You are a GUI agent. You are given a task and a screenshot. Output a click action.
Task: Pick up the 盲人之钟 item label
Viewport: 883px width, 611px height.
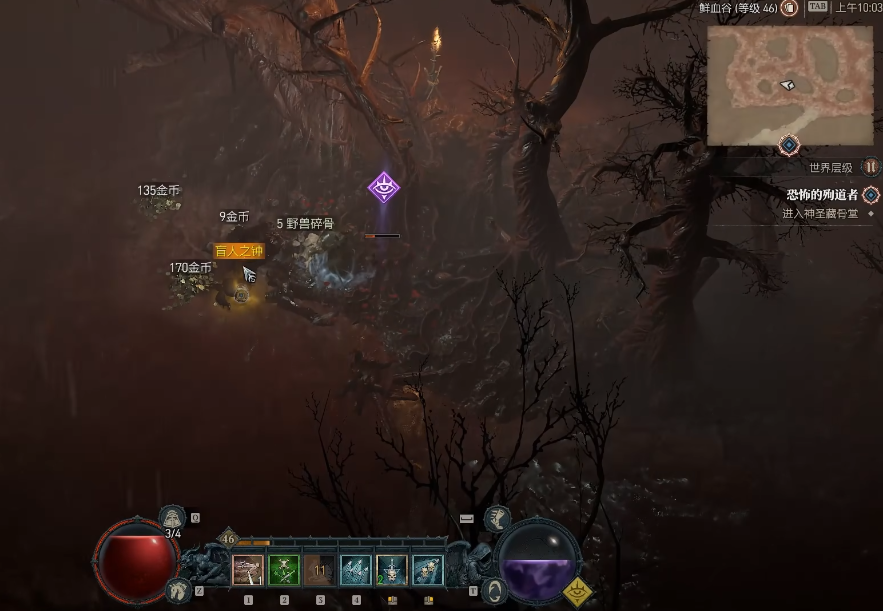coord(239,251)
